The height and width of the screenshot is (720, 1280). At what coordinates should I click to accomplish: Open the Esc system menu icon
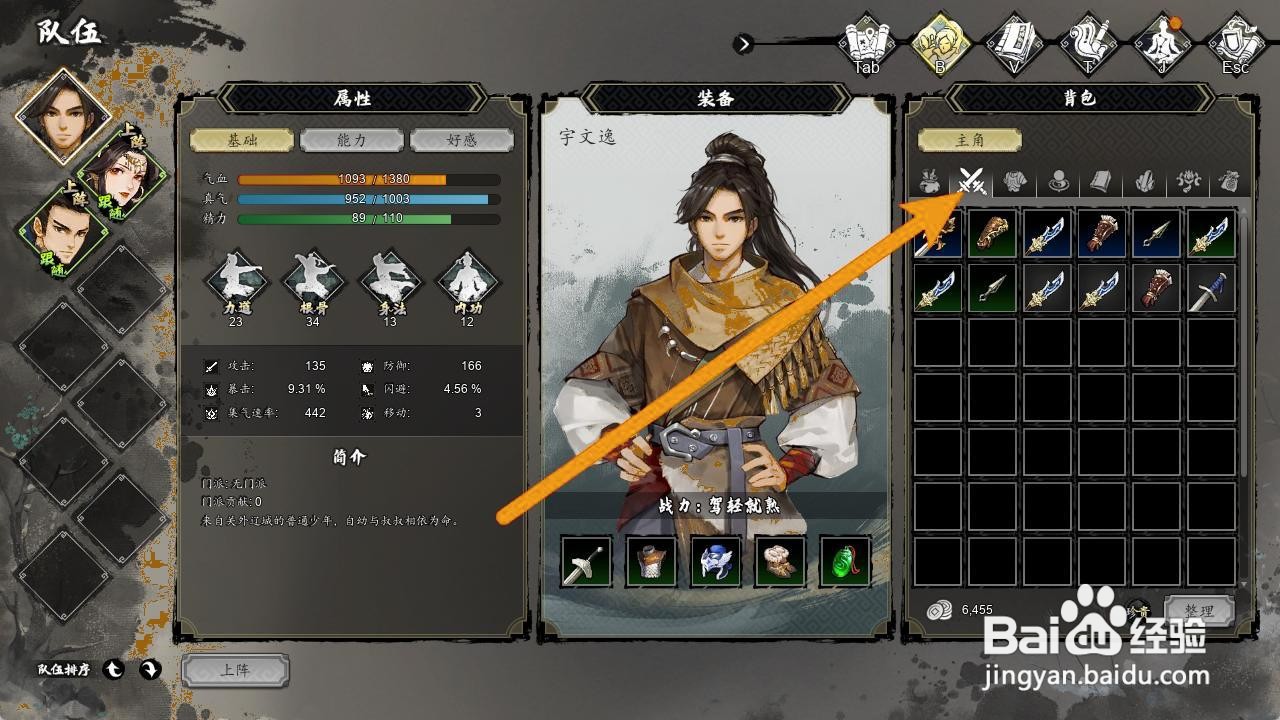[1236, 40]
